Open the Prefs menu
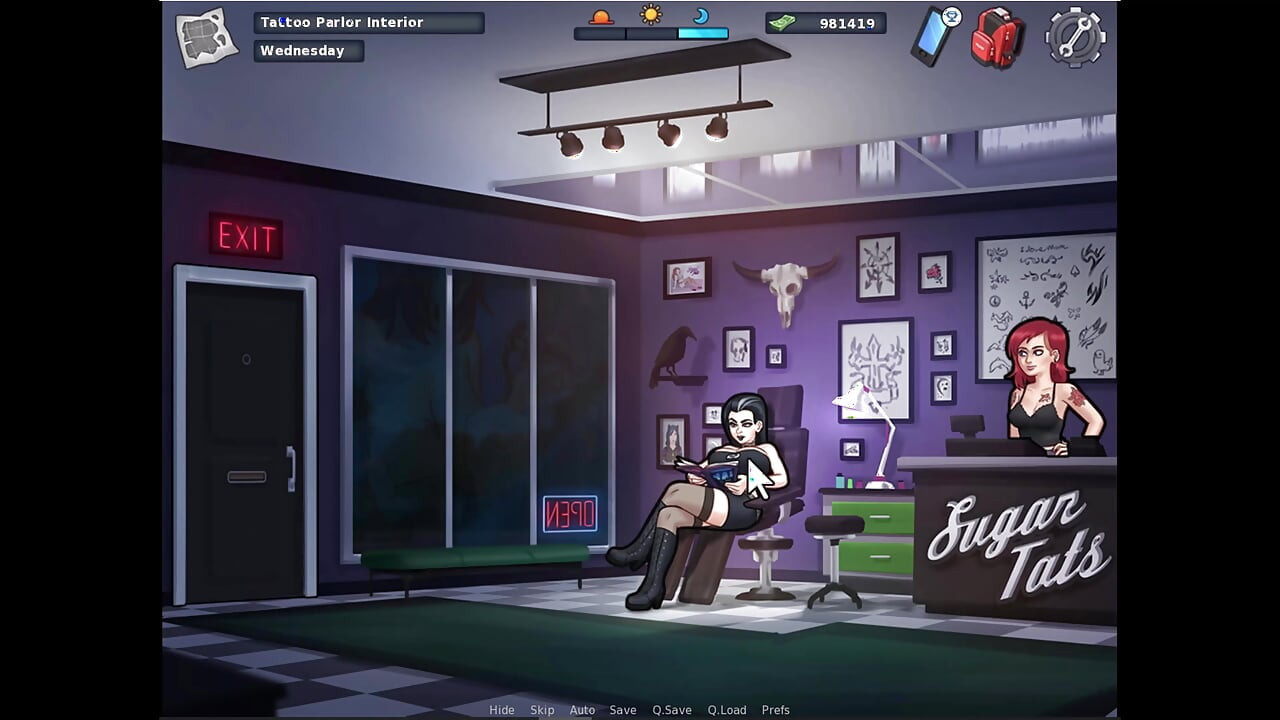Viewport: 1280px width, 720px height. 776,709
